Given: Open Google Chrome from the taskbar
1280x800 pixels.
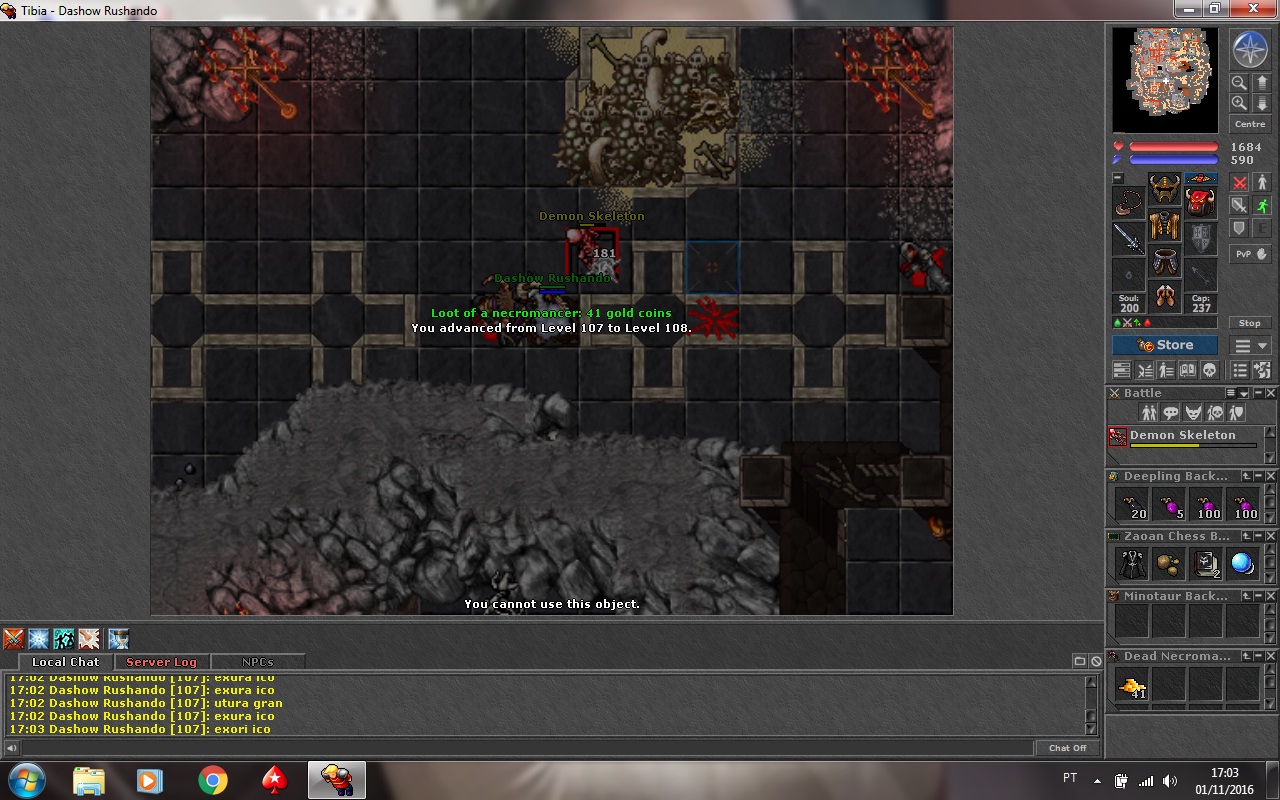Looking at the screenshot, I should [x=212, y=780].
